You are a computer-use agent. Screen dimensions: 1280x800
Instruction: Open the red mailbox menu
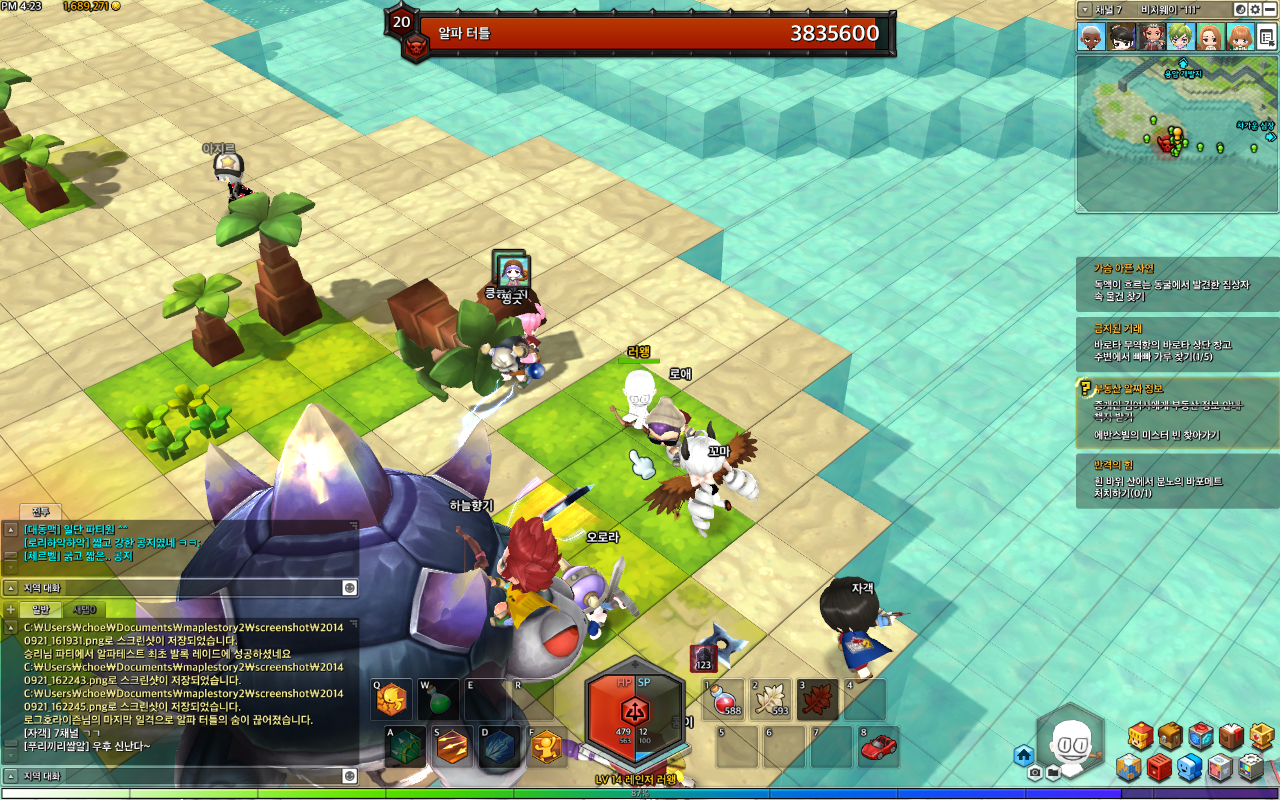[x=1159, y=768]
